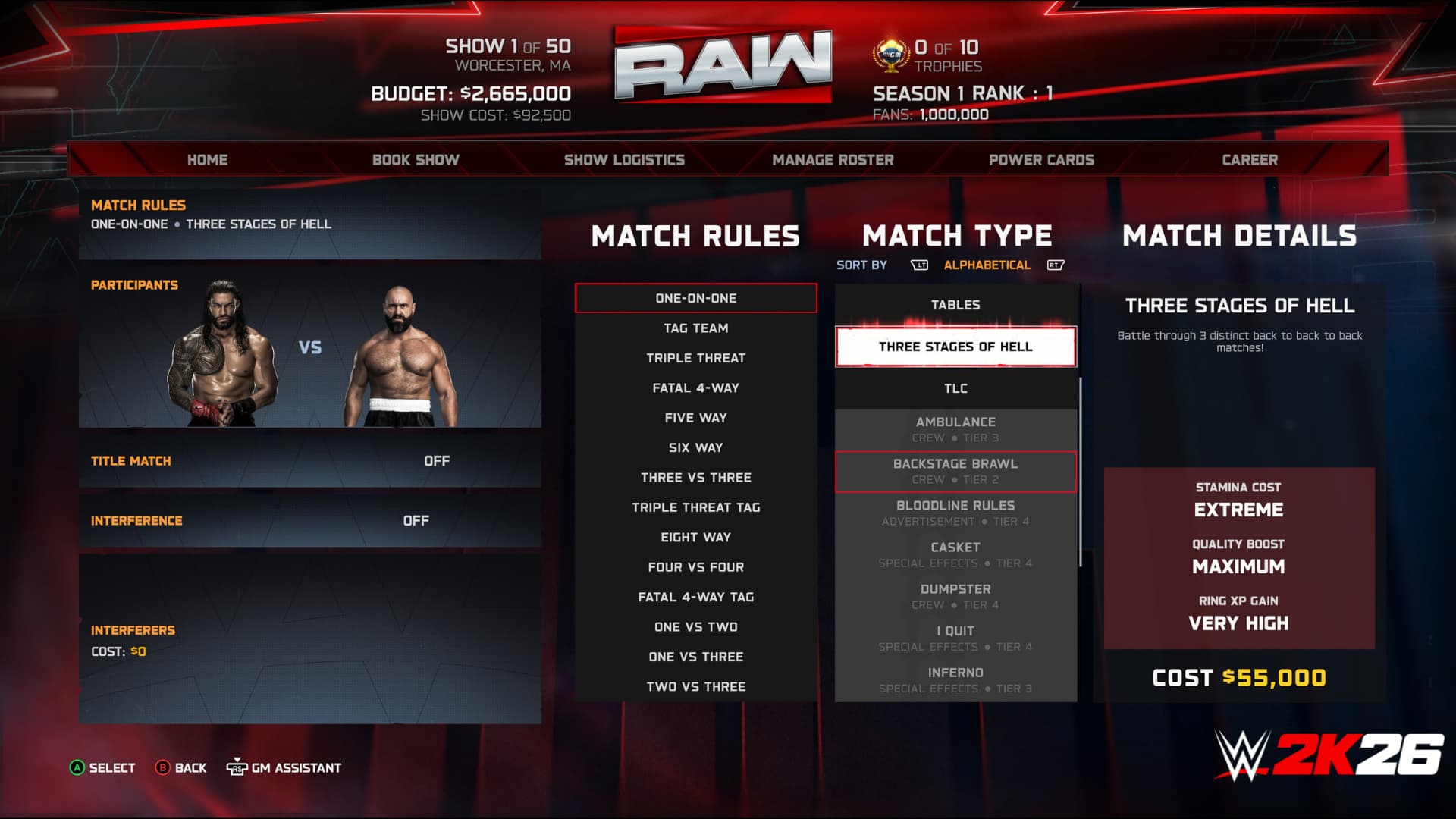Image resolution: width=1456 pixels, height=819 pixels.
Task: Select the Power Cards tab
Action: point(1041,160)
